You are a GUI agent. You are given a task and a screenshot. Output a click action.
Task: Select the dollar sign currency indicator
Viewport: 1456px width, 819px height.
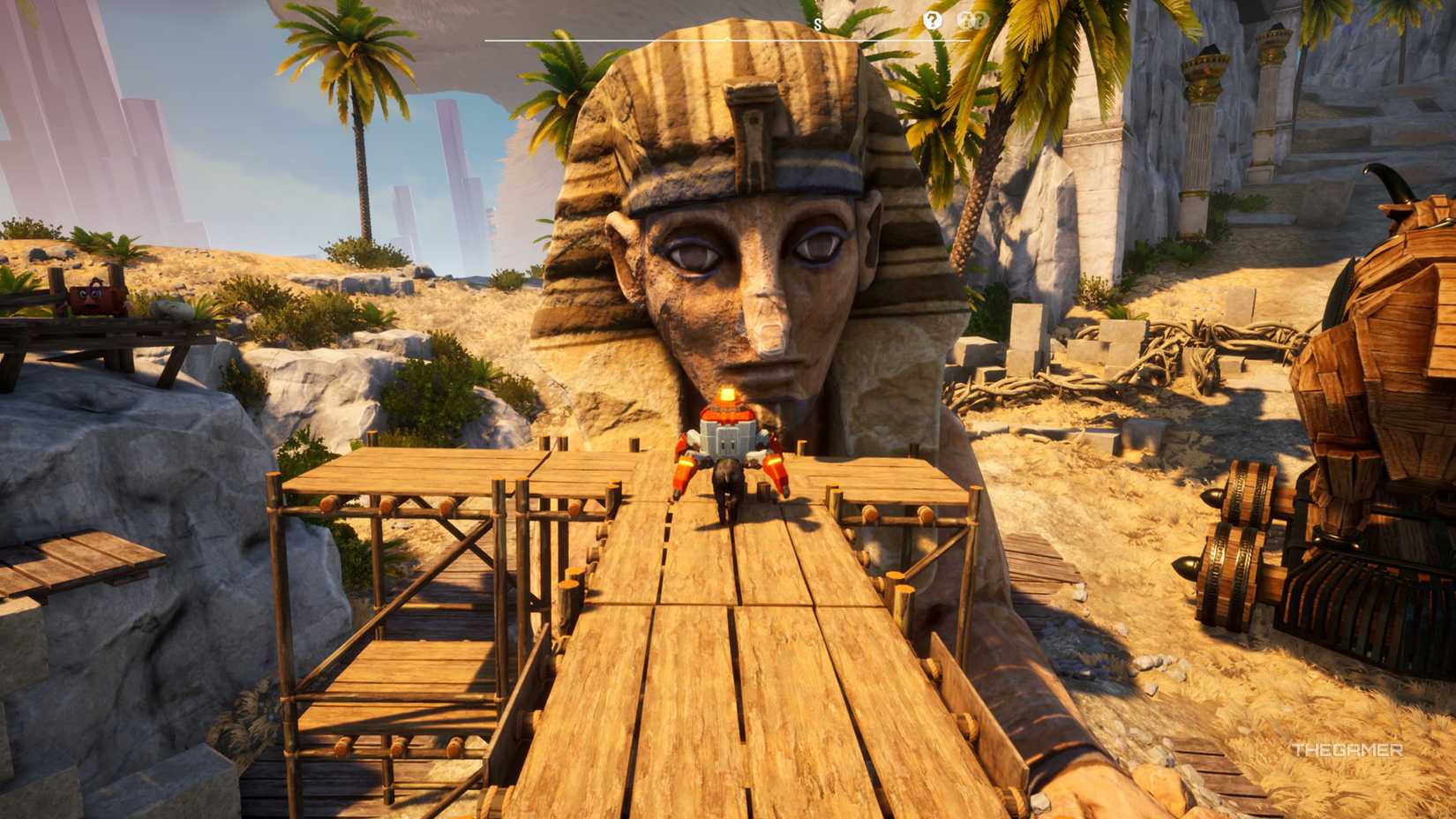(x=817, y=23)
